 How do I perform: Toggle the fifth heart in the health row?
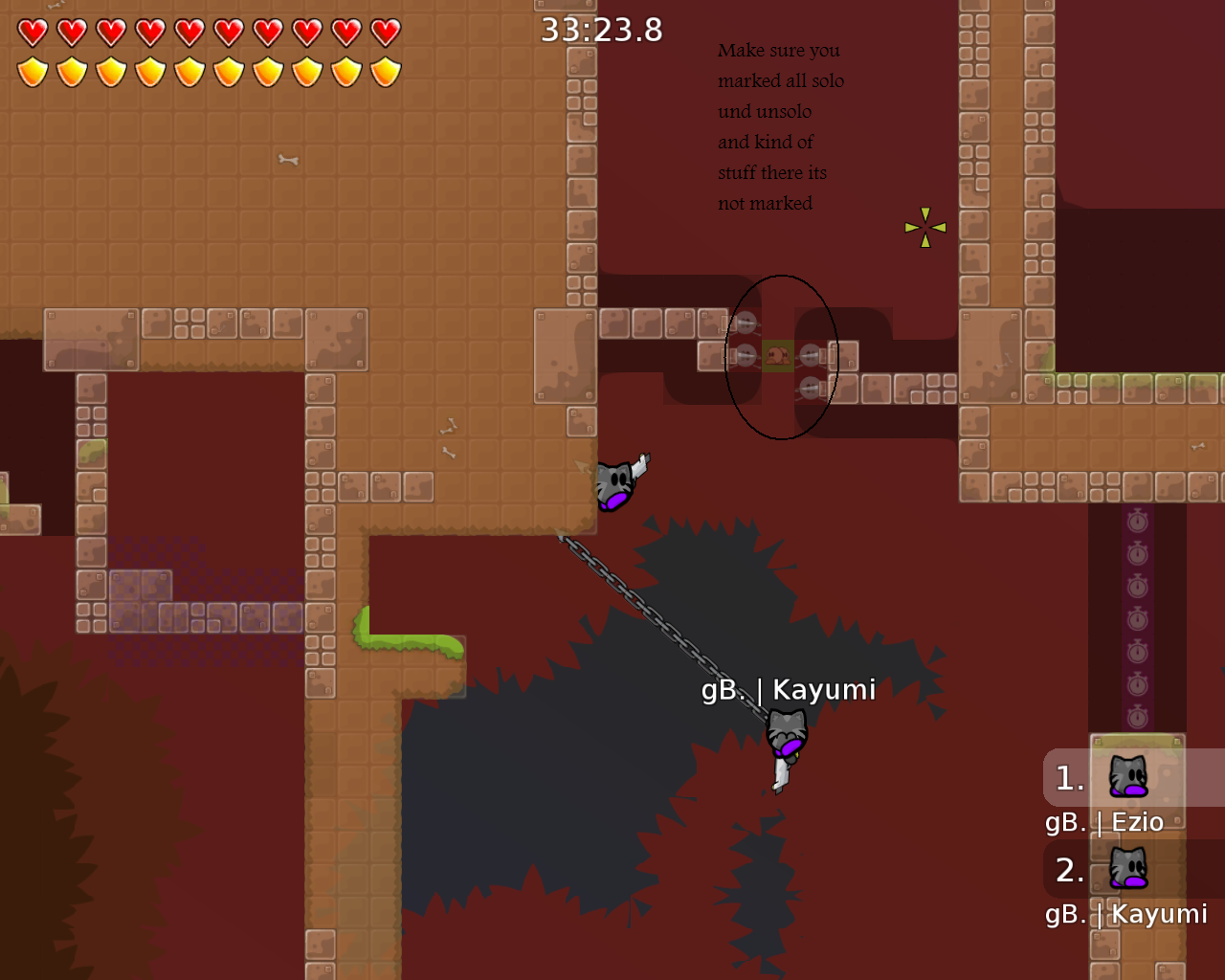[190, 30]
